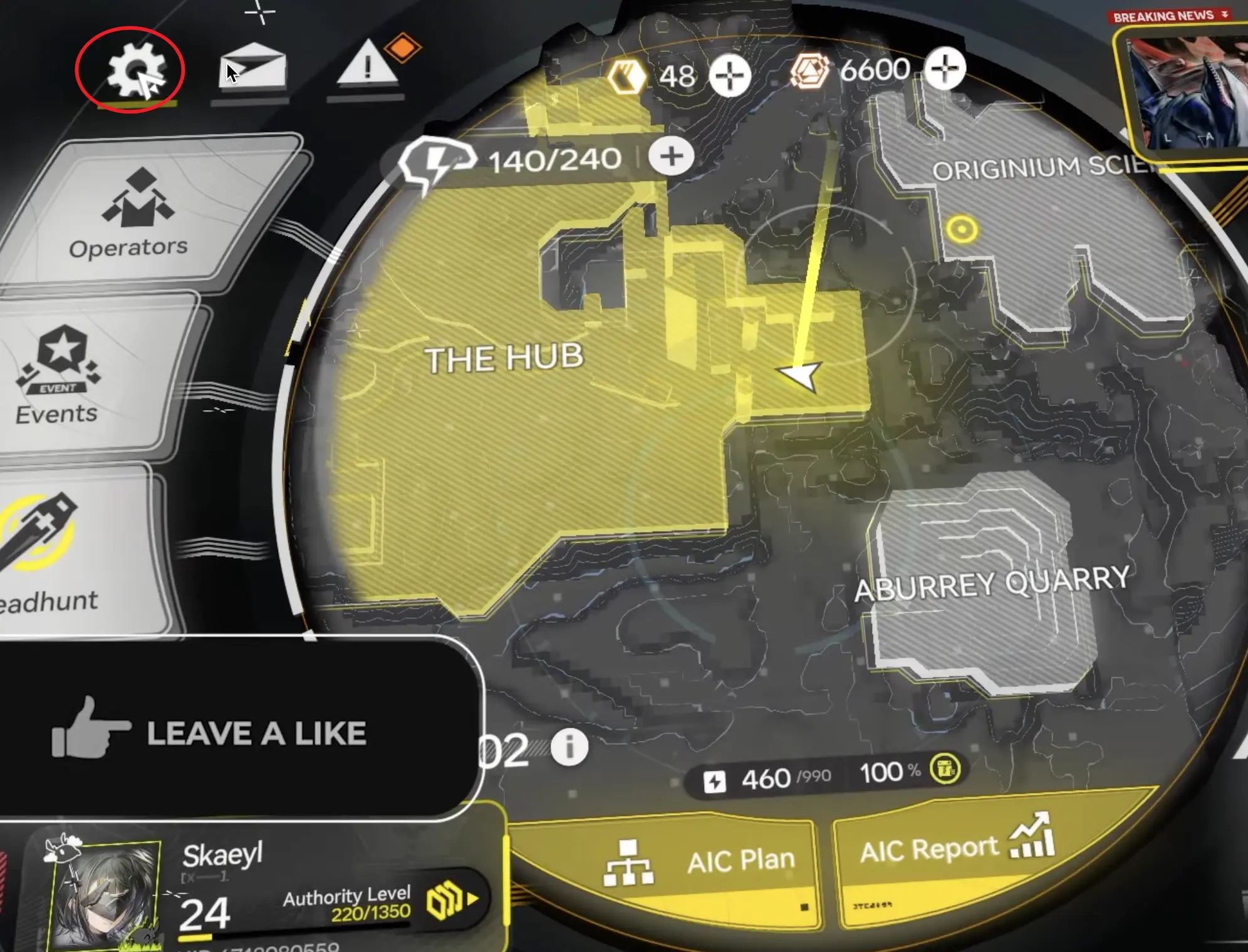Select The Hub region on map

coord(504,358)
